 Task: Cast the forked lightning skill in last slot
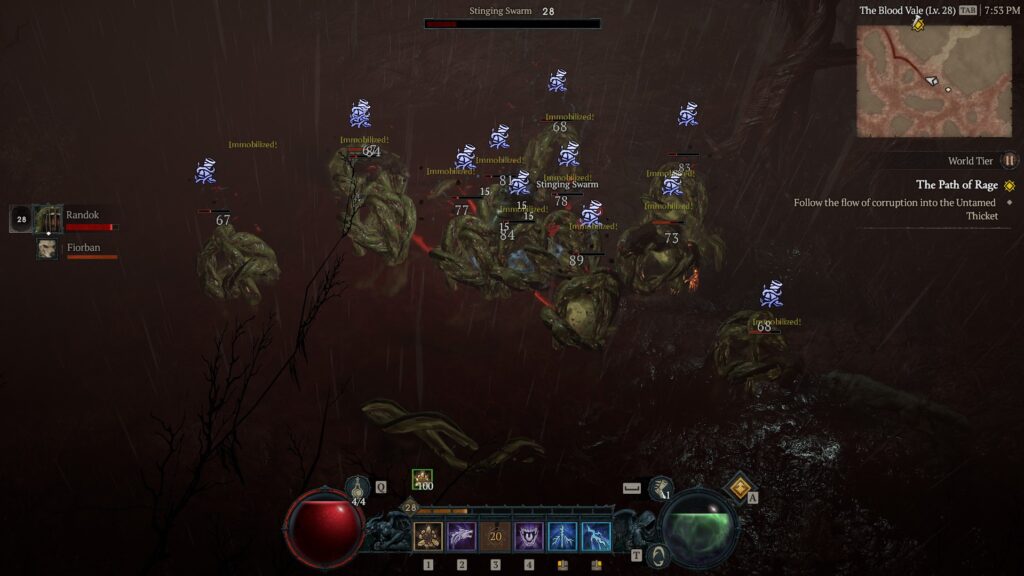596,537
